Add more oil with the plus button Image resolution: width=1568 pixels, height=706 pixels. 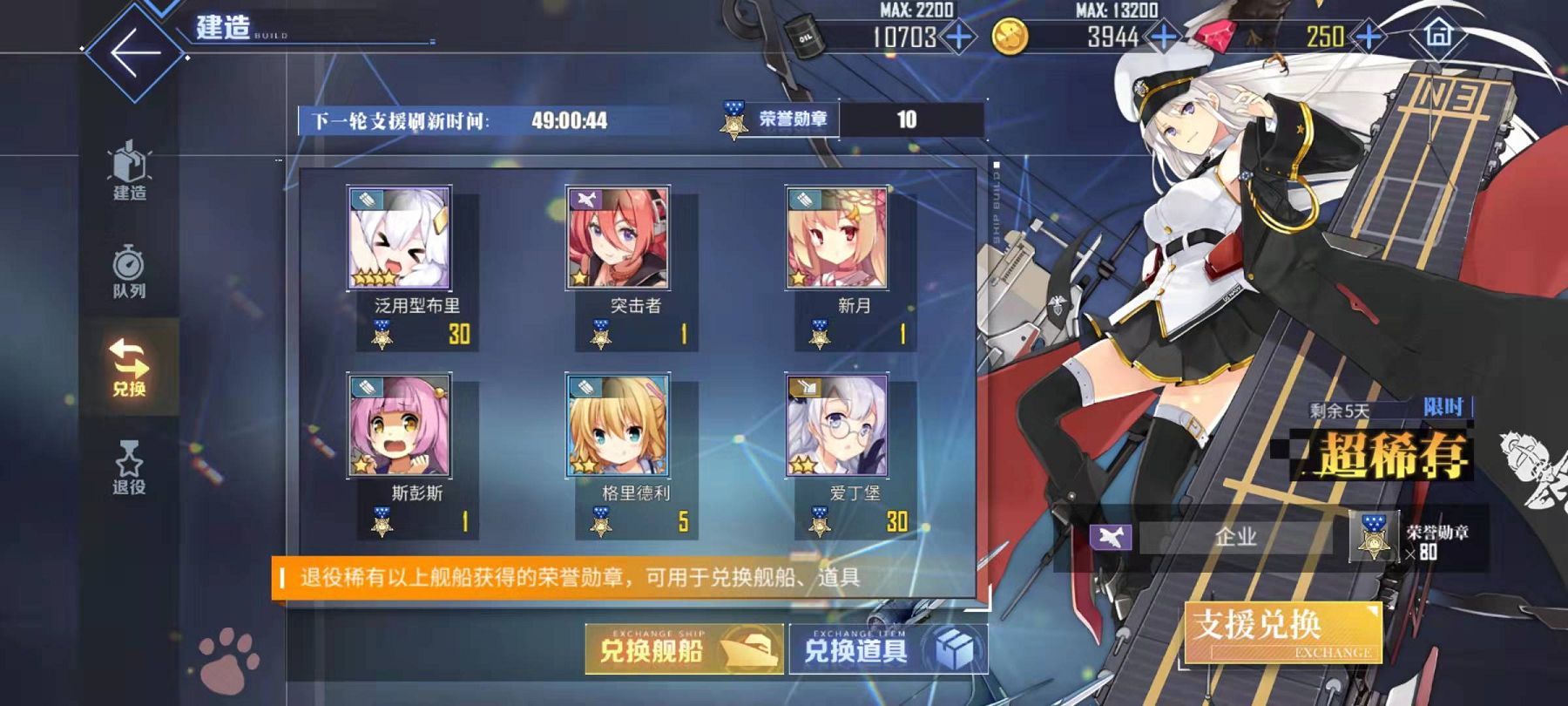[x=958, y=37]
